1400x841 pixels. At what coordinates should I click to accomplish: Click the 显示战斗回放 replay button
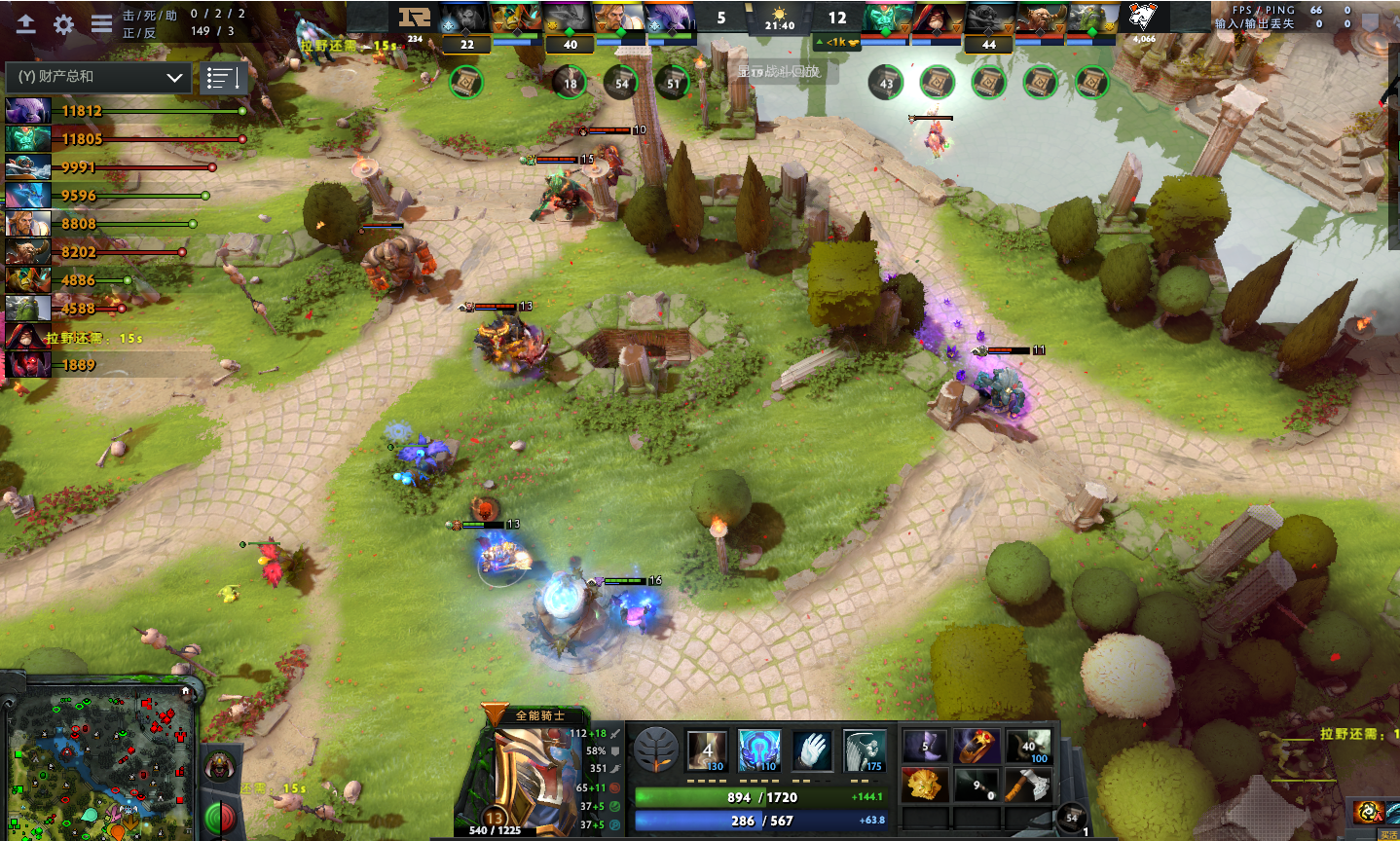780,71
